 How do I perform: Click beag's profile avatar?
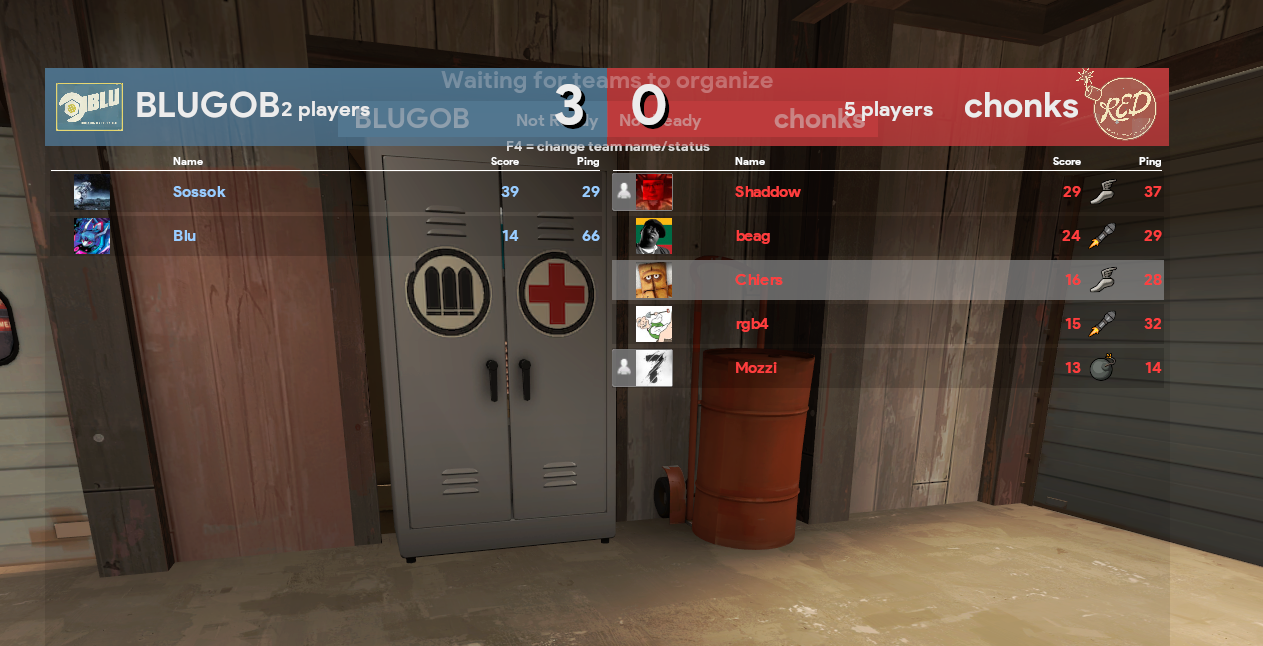coord(654,236)
